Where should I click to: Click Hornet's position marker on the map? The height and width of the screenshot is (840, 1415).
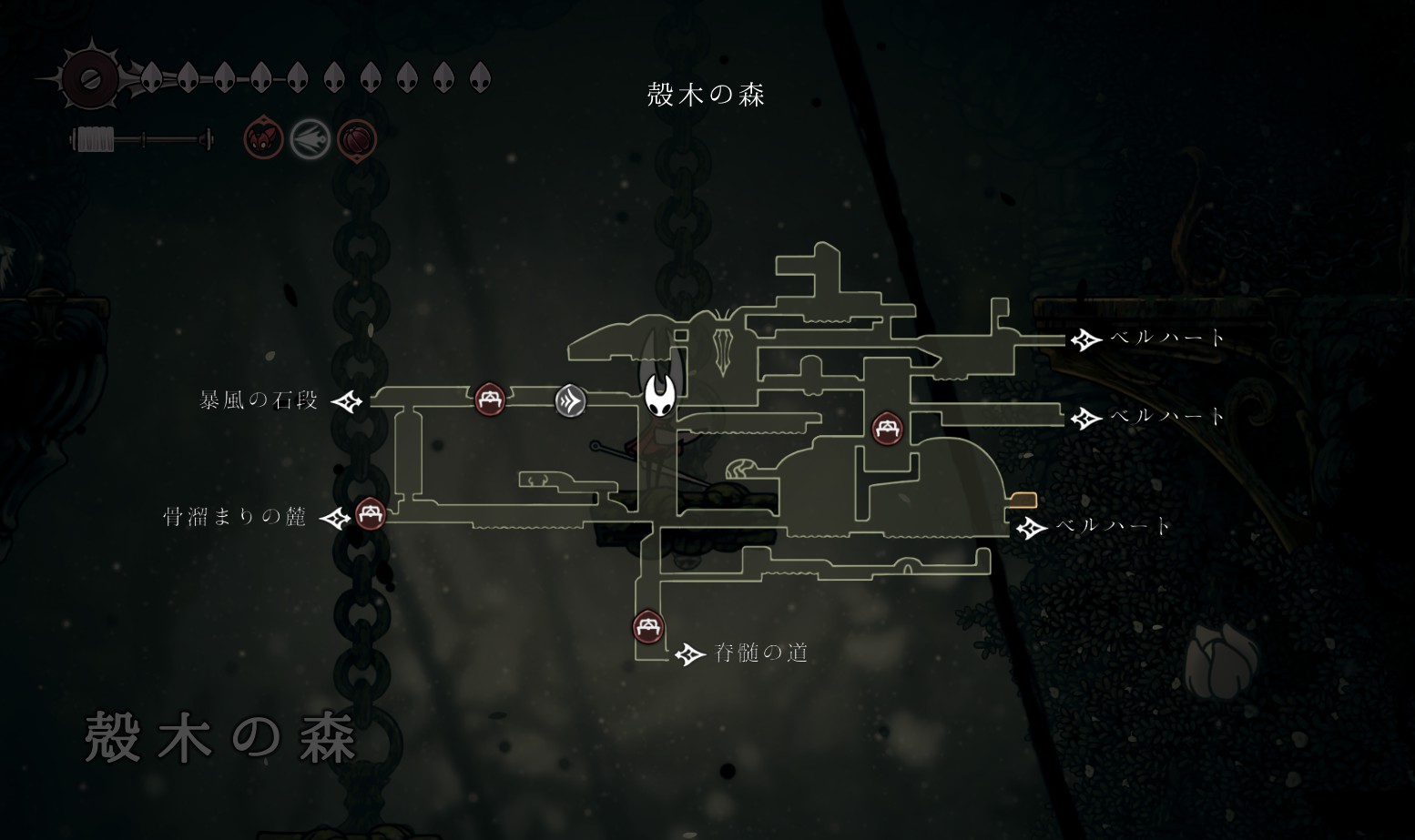[x=659, y=391]
